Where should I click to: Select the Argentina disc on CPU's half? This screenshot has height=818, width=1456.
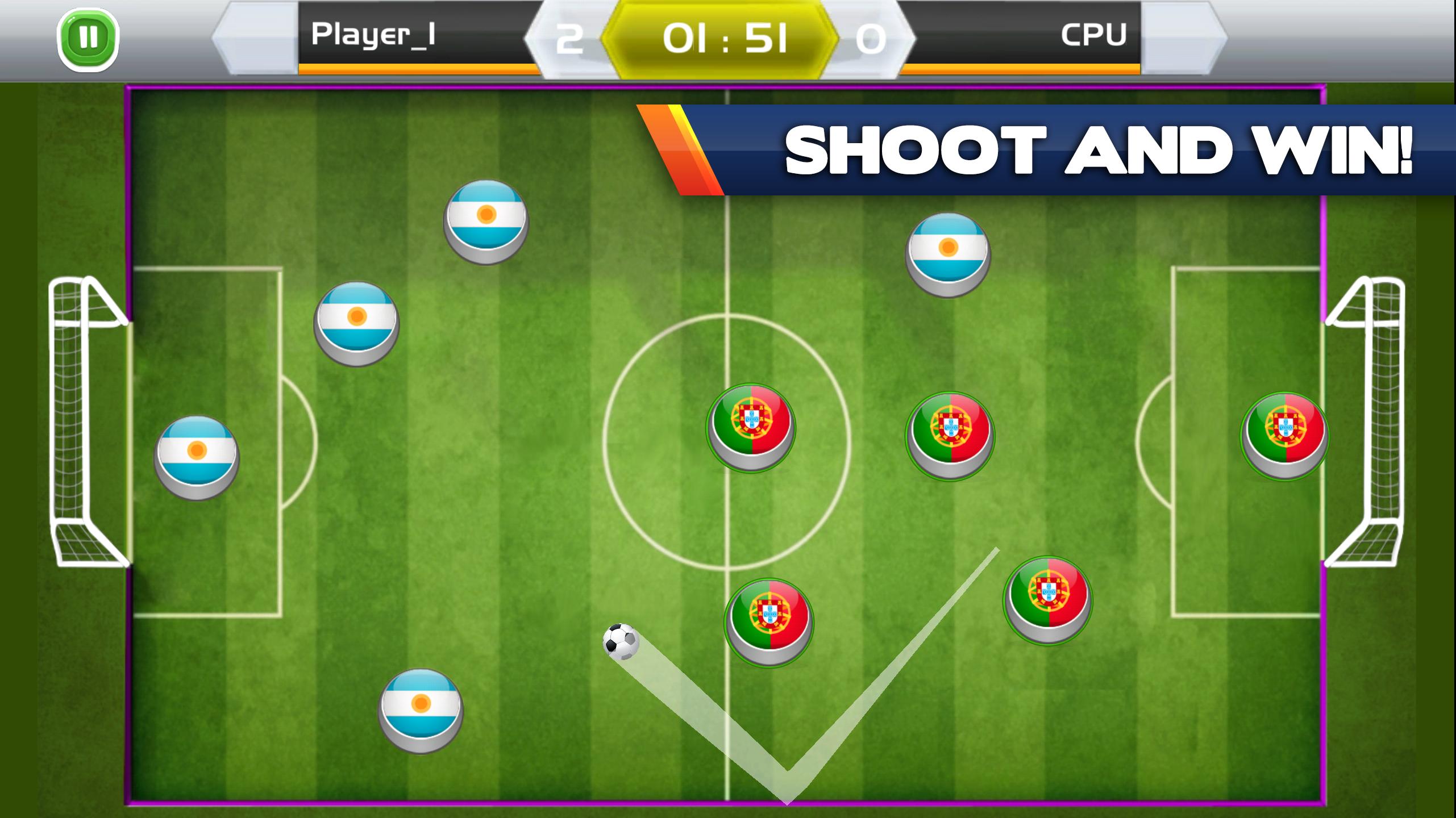(948, 255)
